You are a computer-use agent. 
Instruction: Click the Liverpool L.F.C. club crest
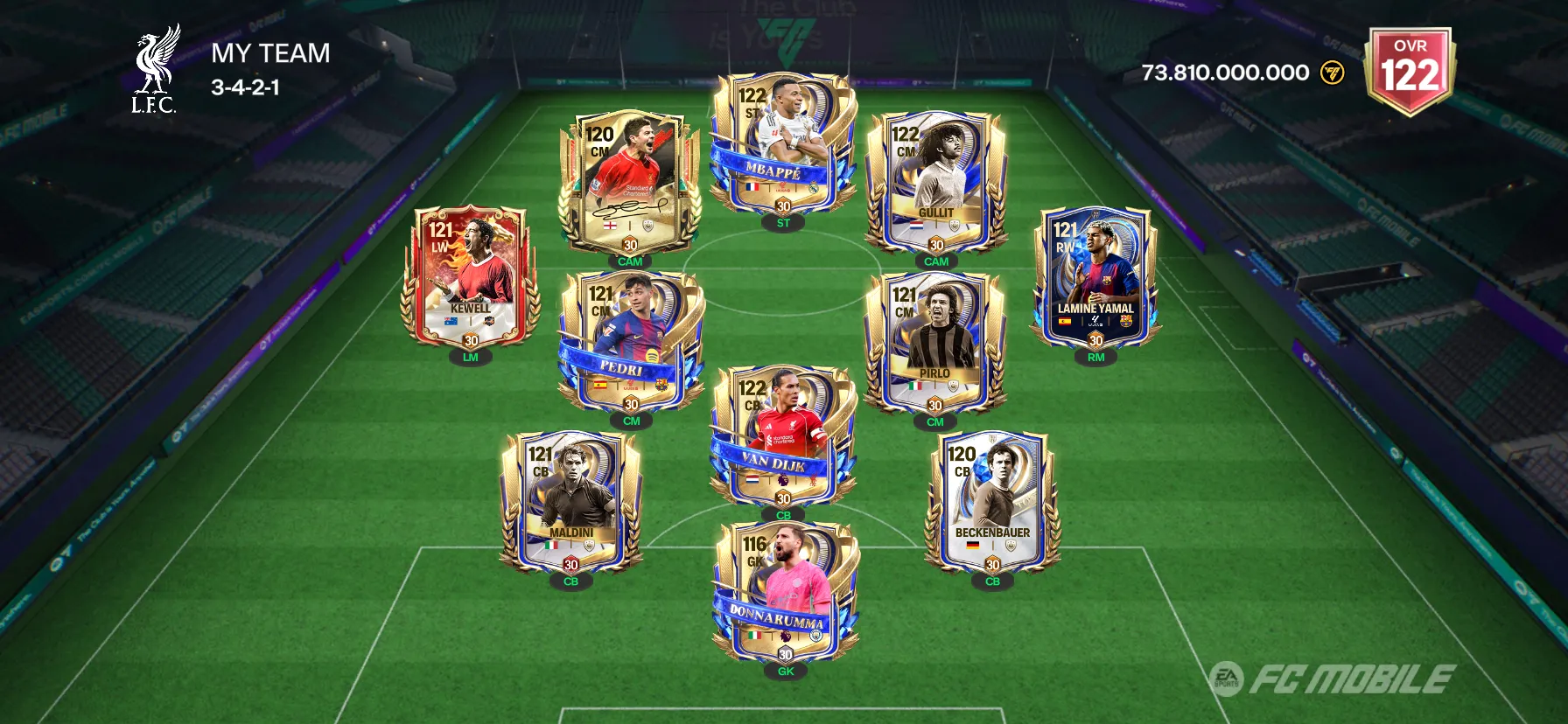pyautogui.click(x=155, y=70)
